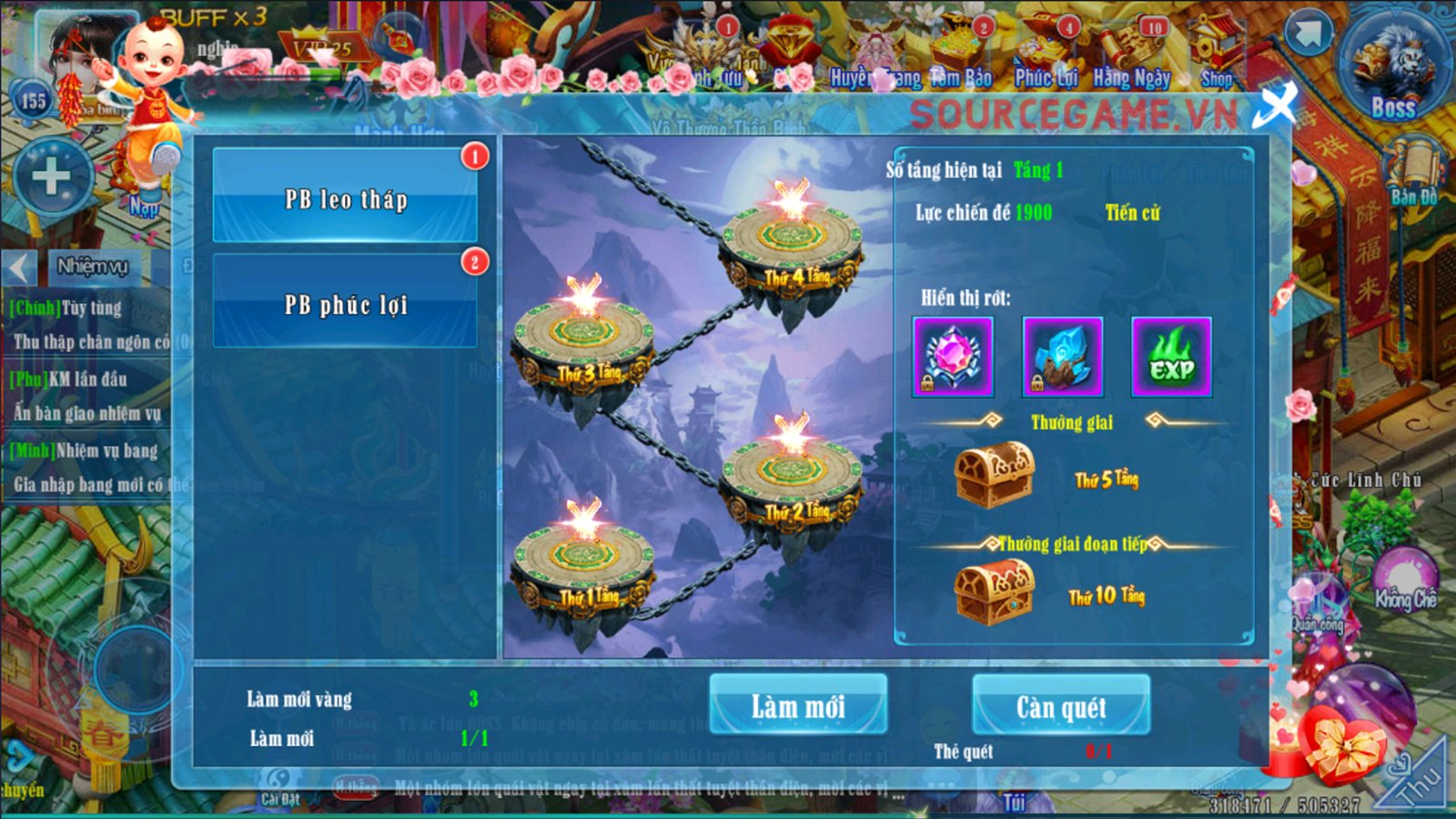Start a sweep with Càn quét
The width and height of the screenshot is (1456, 819).
tap(1061, 705)
